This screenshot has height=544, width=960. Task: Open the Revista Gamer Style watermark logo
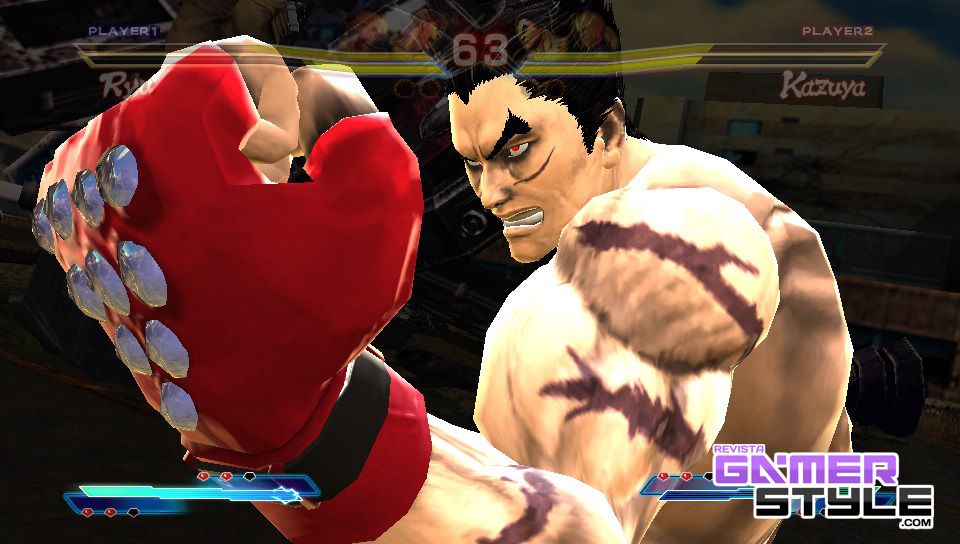pos(822,487)
